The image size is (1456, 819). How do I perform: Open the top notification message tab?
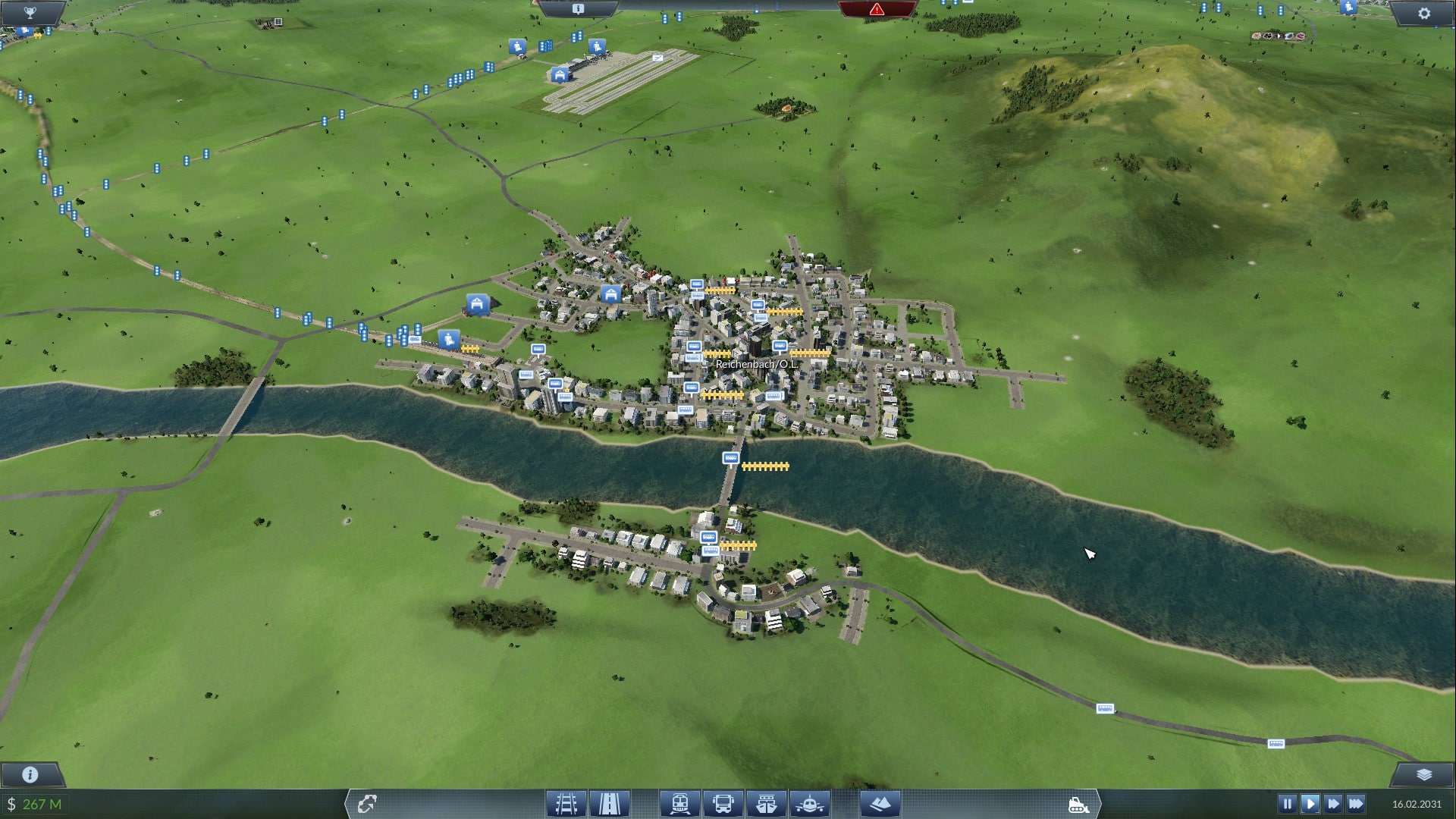(578, 9)
